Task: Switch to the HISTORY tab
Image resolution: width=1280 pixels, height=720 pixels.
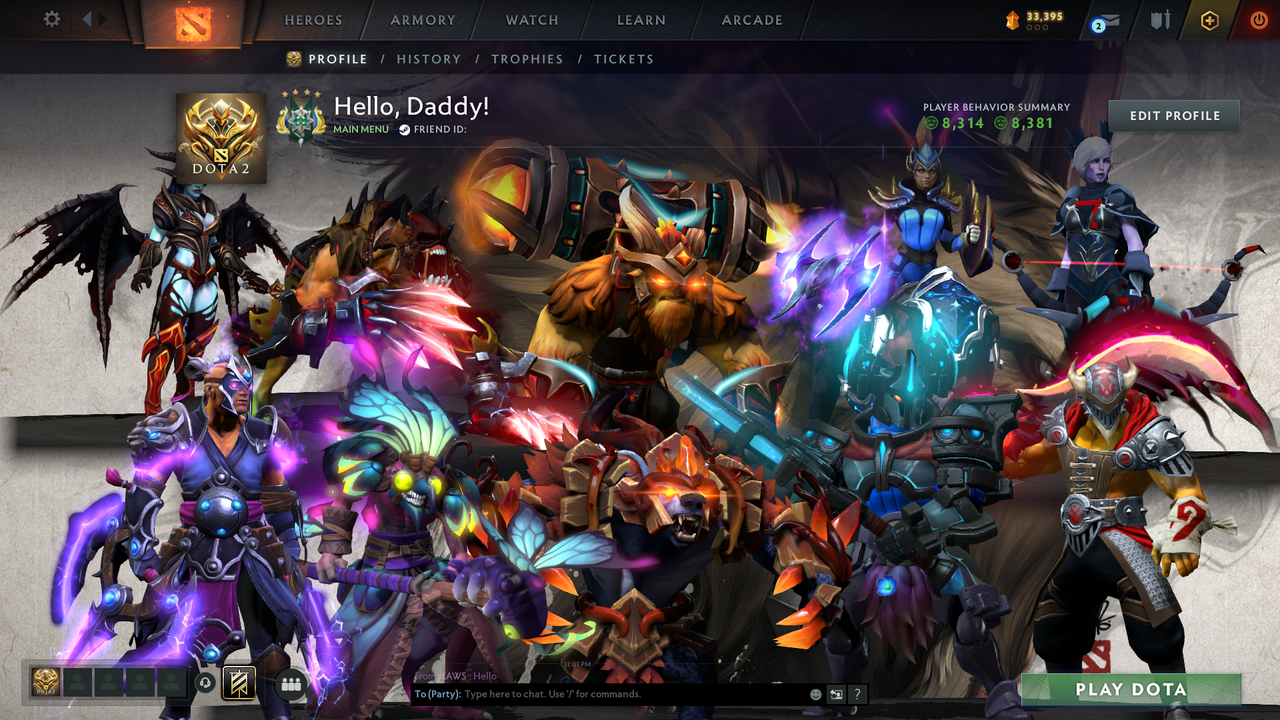Action: (x=429, y=59)
